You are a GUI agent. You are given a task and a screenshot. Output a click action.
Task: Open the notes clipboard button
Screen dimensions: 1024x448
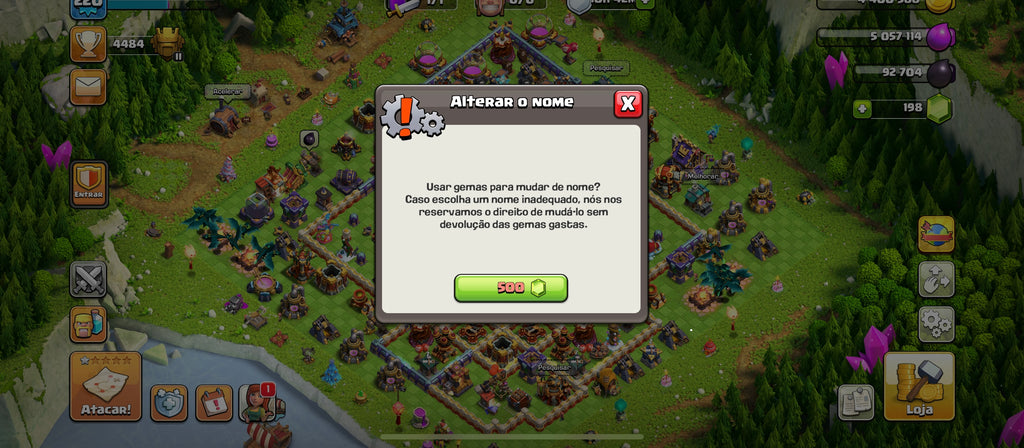click(x=856, y=402)
